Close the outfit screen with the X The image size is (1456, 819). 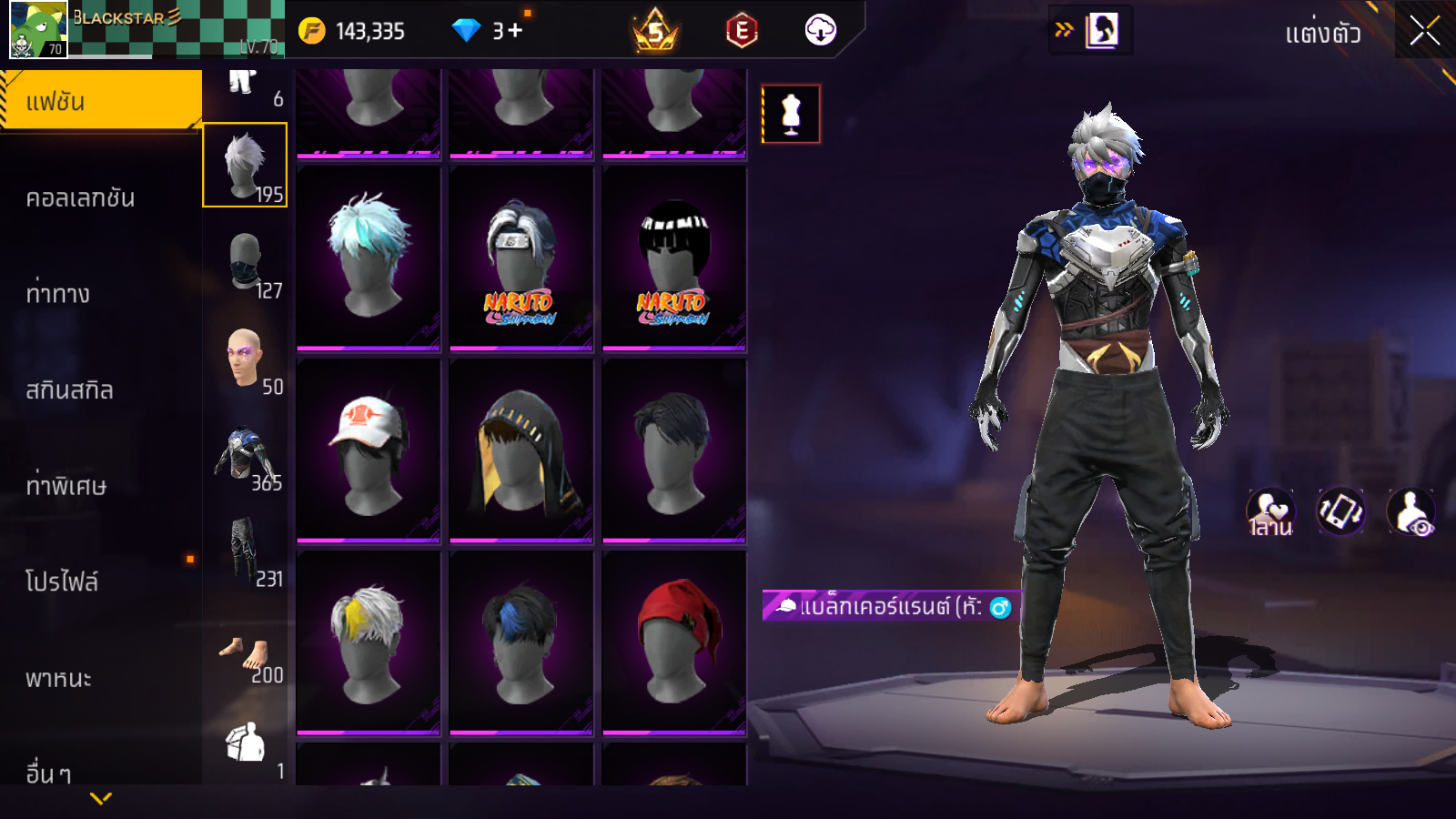[1424, 31]
